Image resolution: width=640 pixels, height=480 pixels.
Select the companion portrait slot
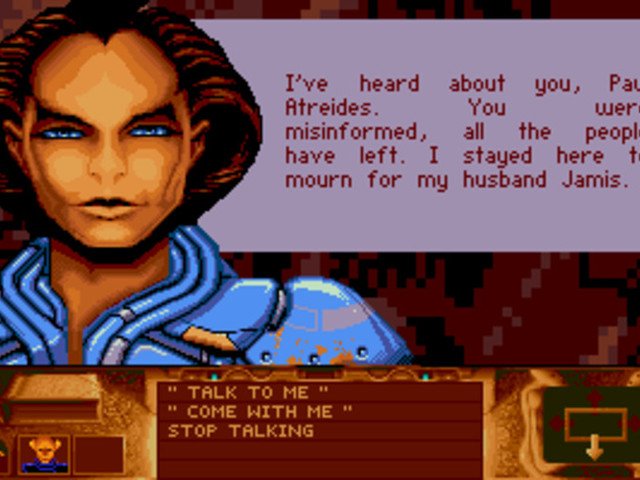point(43,454)
